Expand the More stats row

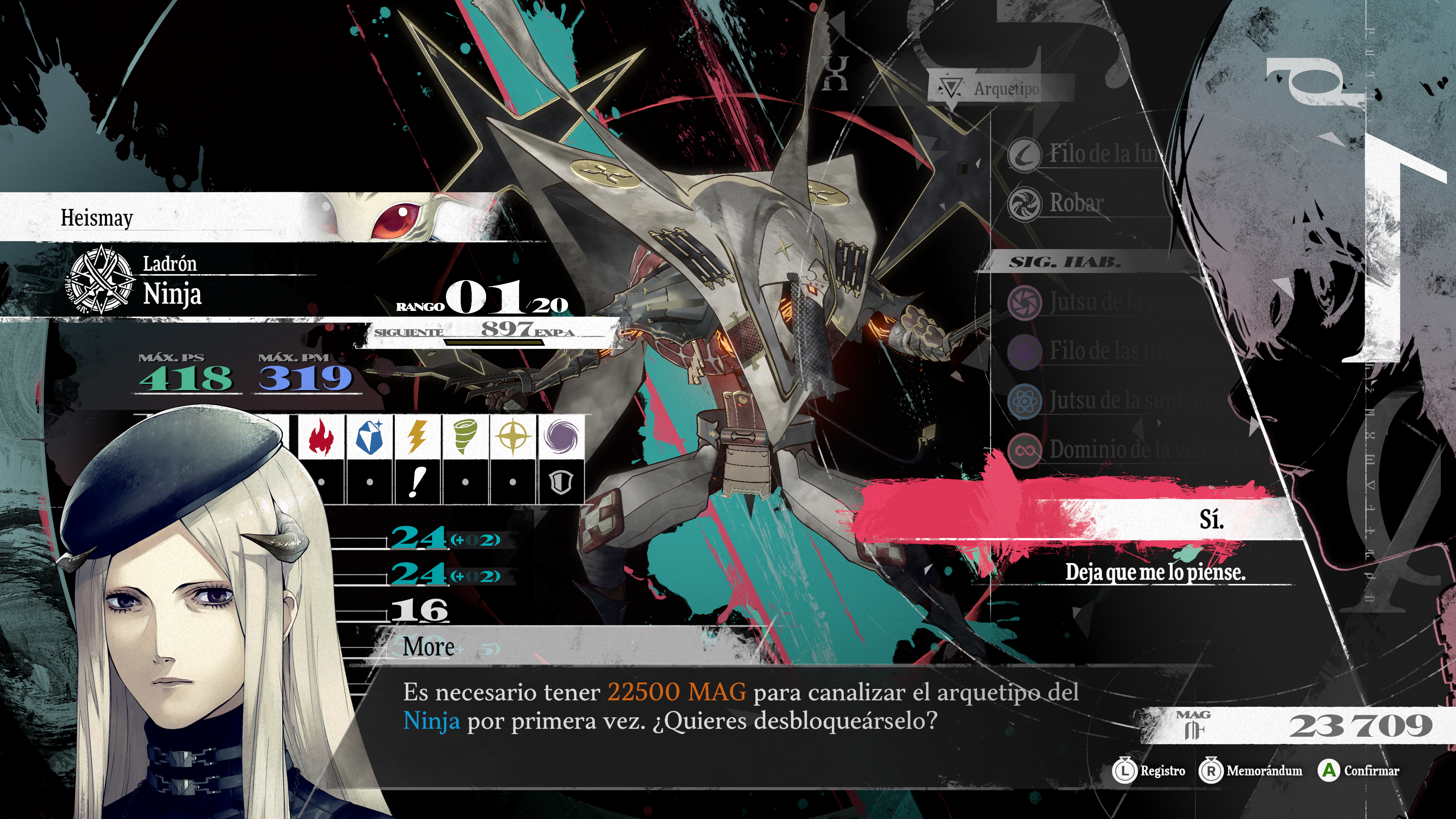[x=428, y=646]
